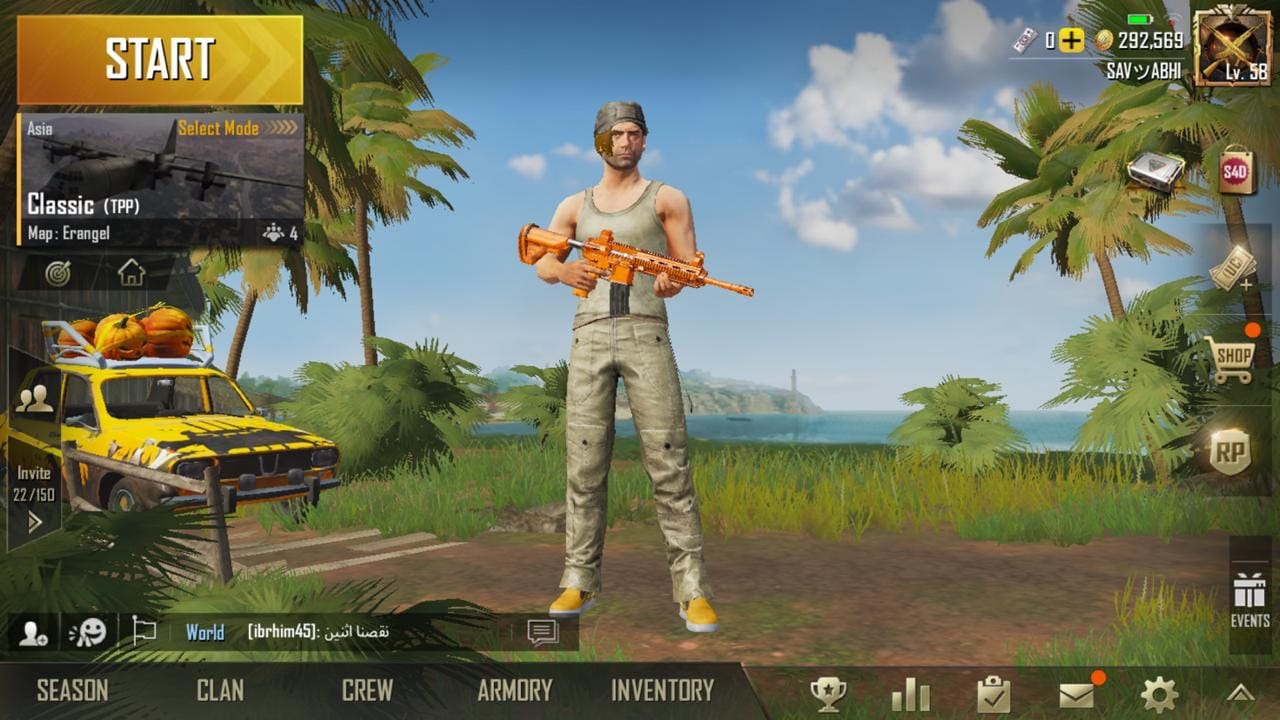The height and width of the screenshot is (720, 1280).
Task: Open the CREW menu
Action: click(367, 691)
